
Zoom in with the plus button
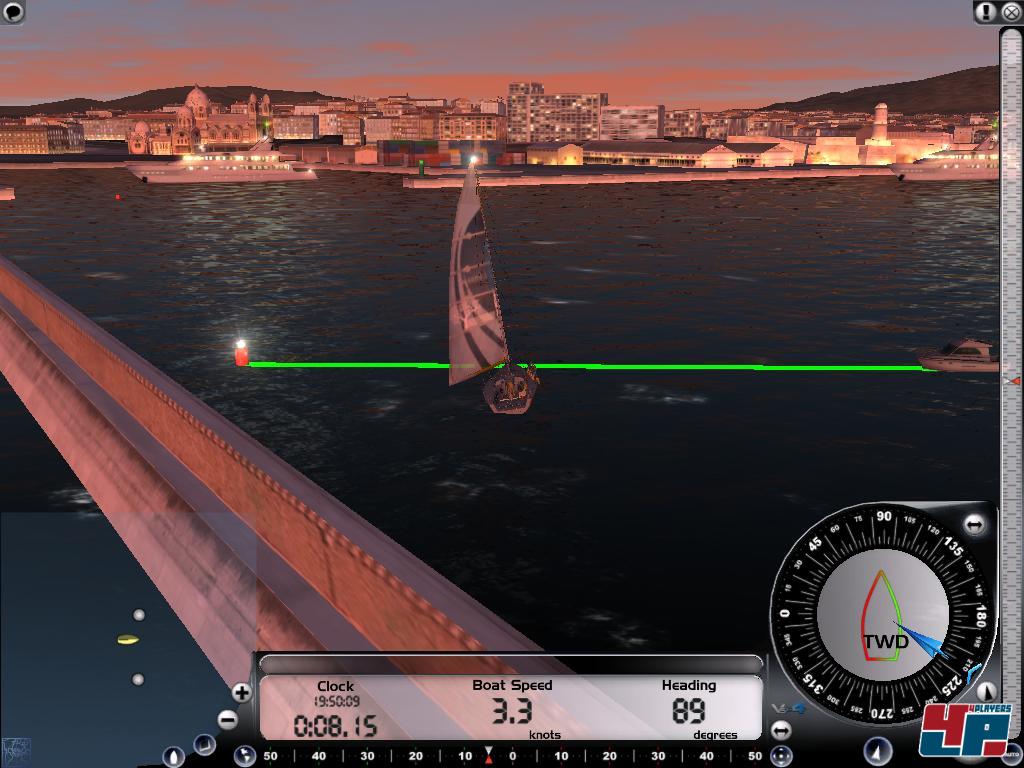pyautogui.click(x=241, y=692)
